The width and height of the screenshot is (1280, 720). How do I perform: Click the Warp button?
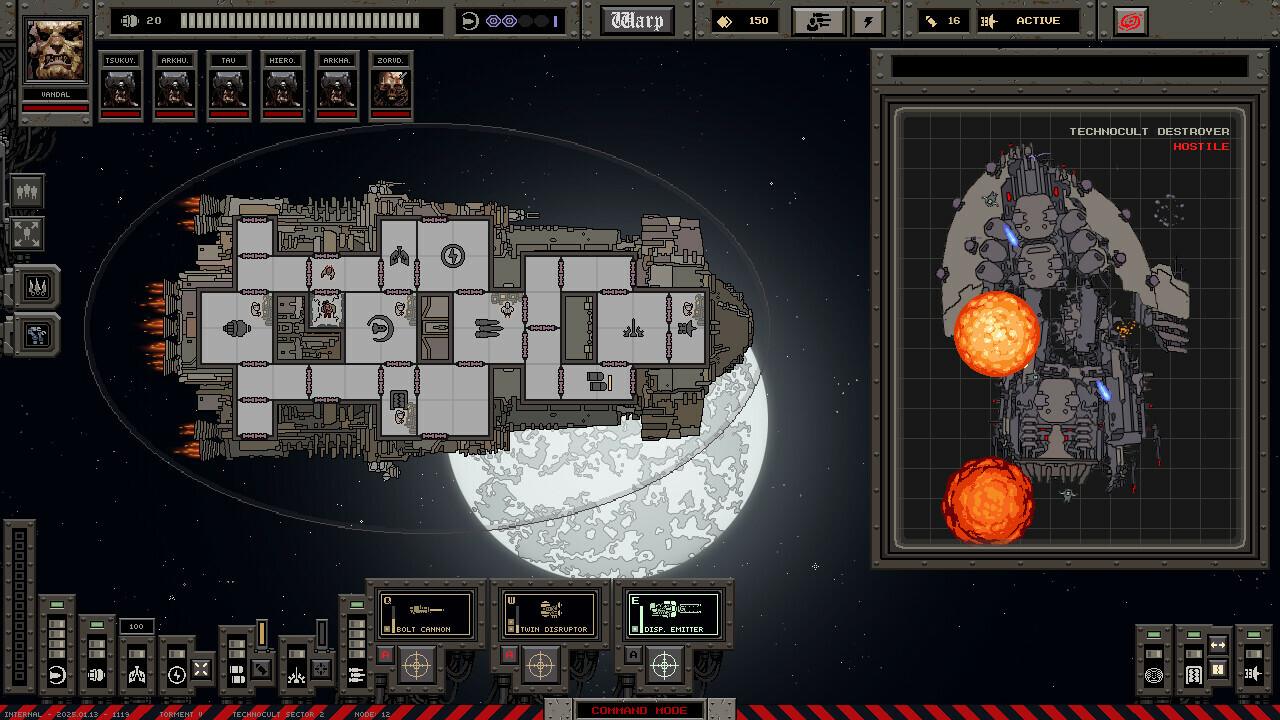tap(637, 21)
